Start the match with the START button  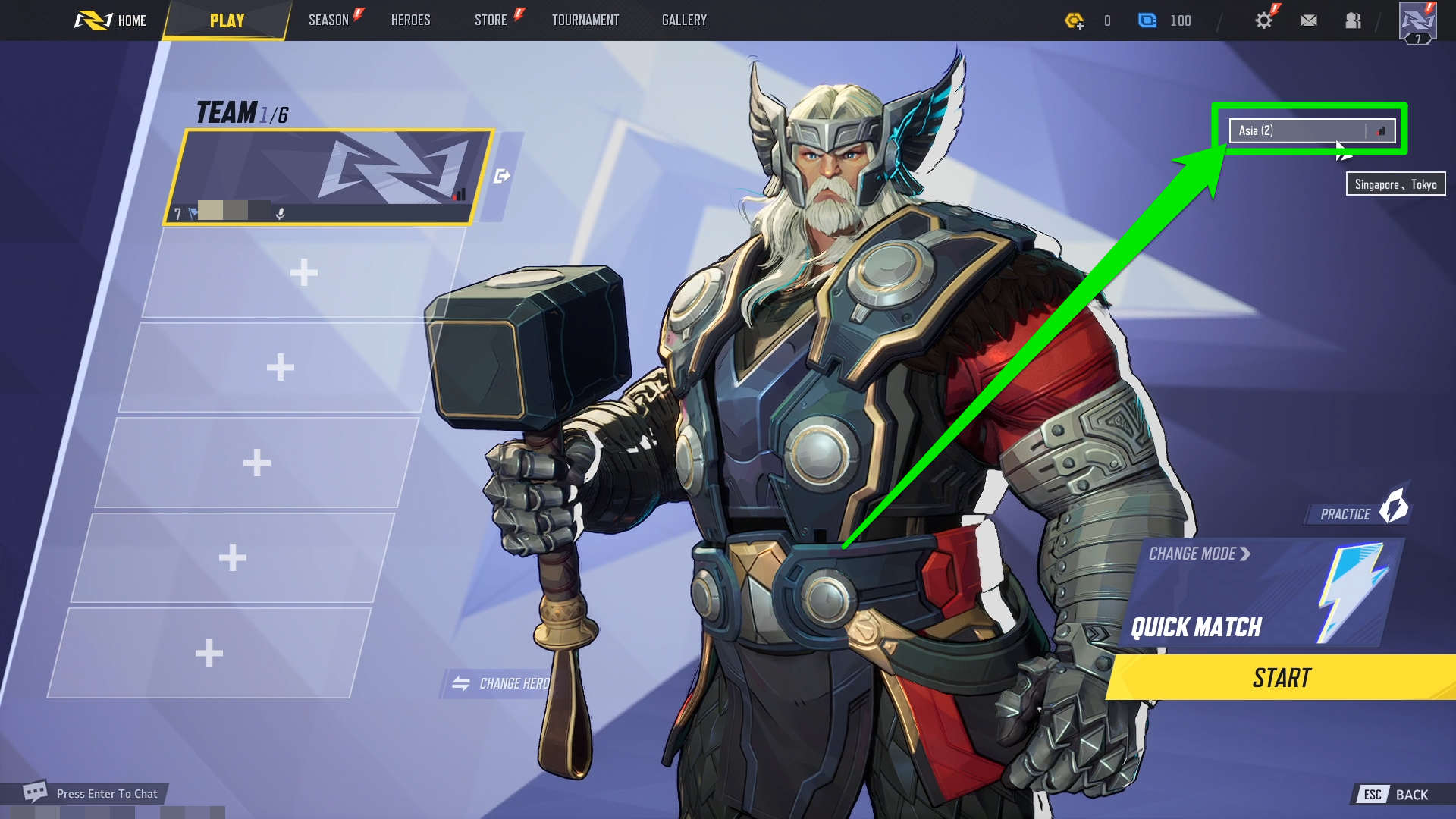click(x=1282, y=678)
